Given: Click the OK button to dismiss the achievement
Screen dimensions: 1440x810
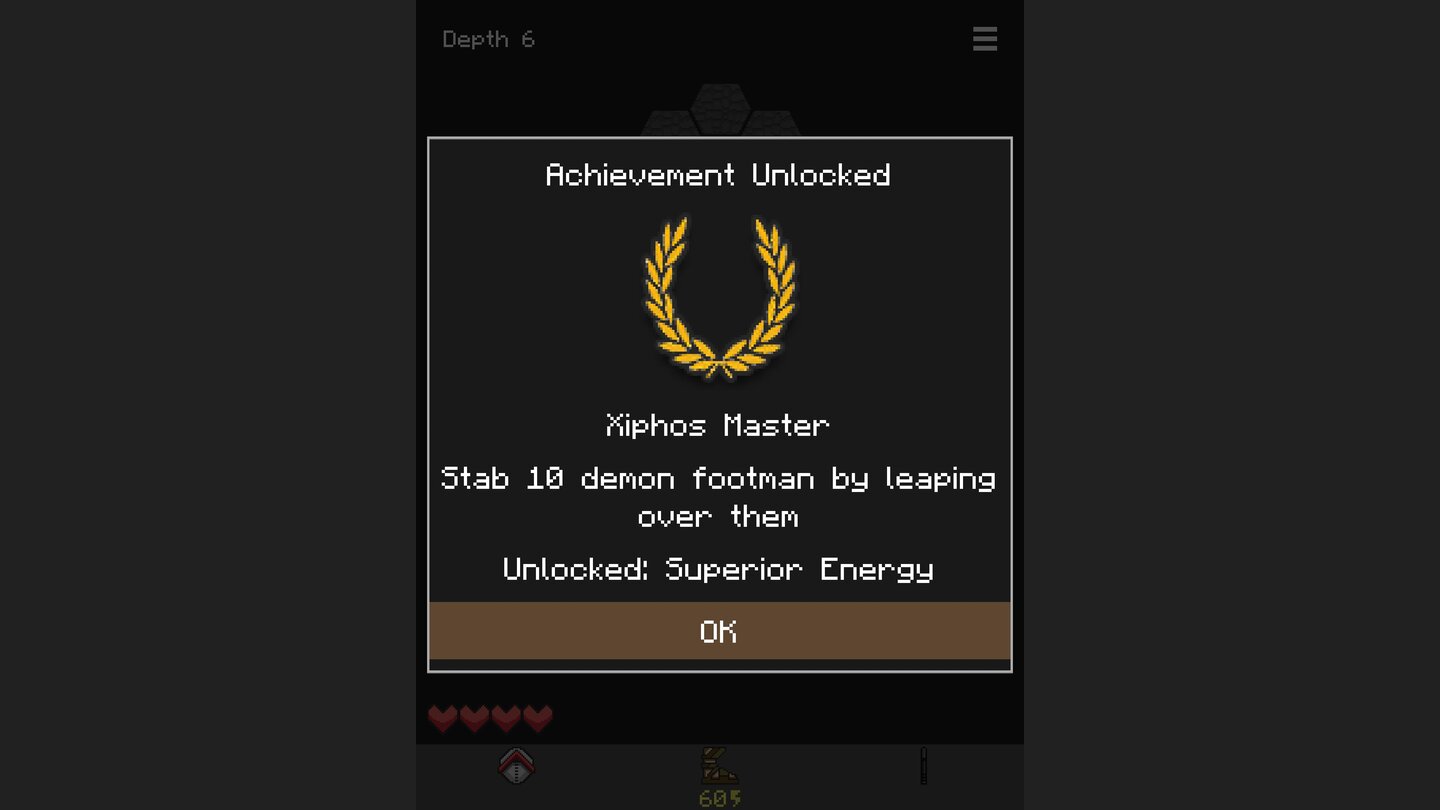Looking at the screenshot, I should pos(719,632).
